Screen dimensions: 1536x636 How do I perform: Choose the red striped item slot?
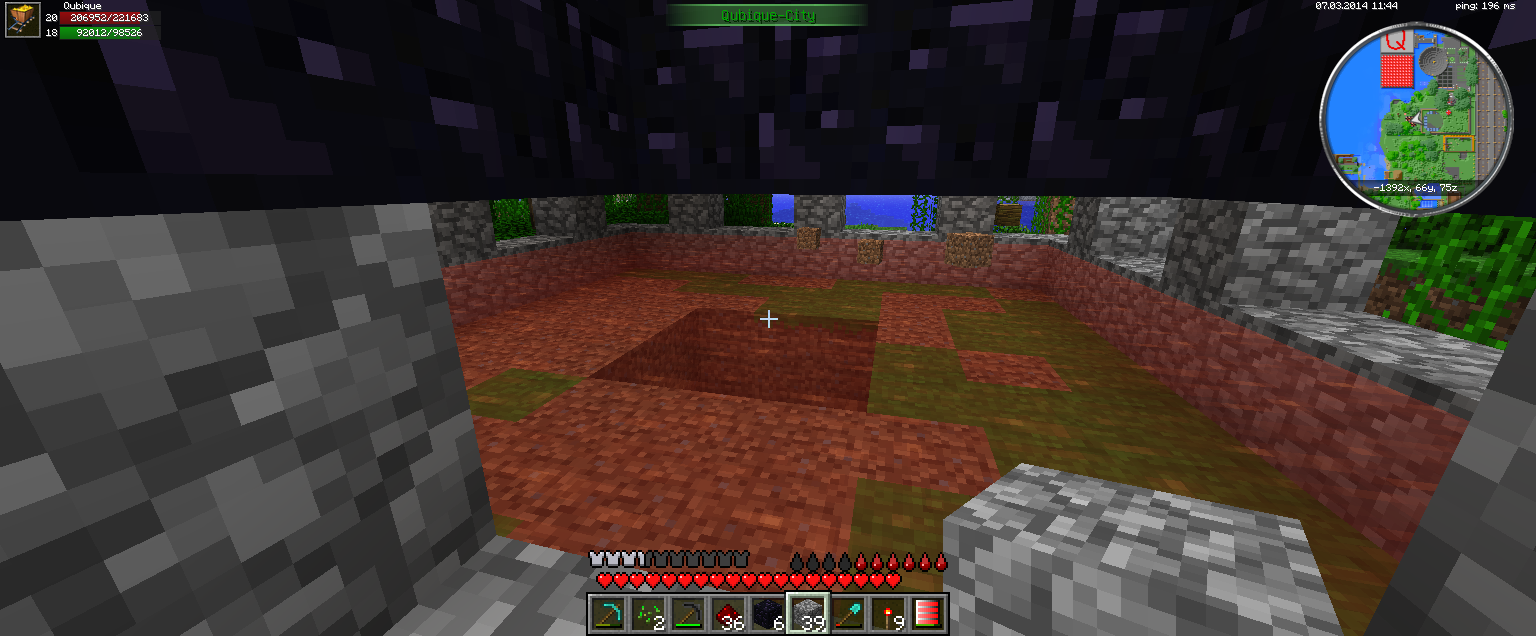(x=926, y=614)
